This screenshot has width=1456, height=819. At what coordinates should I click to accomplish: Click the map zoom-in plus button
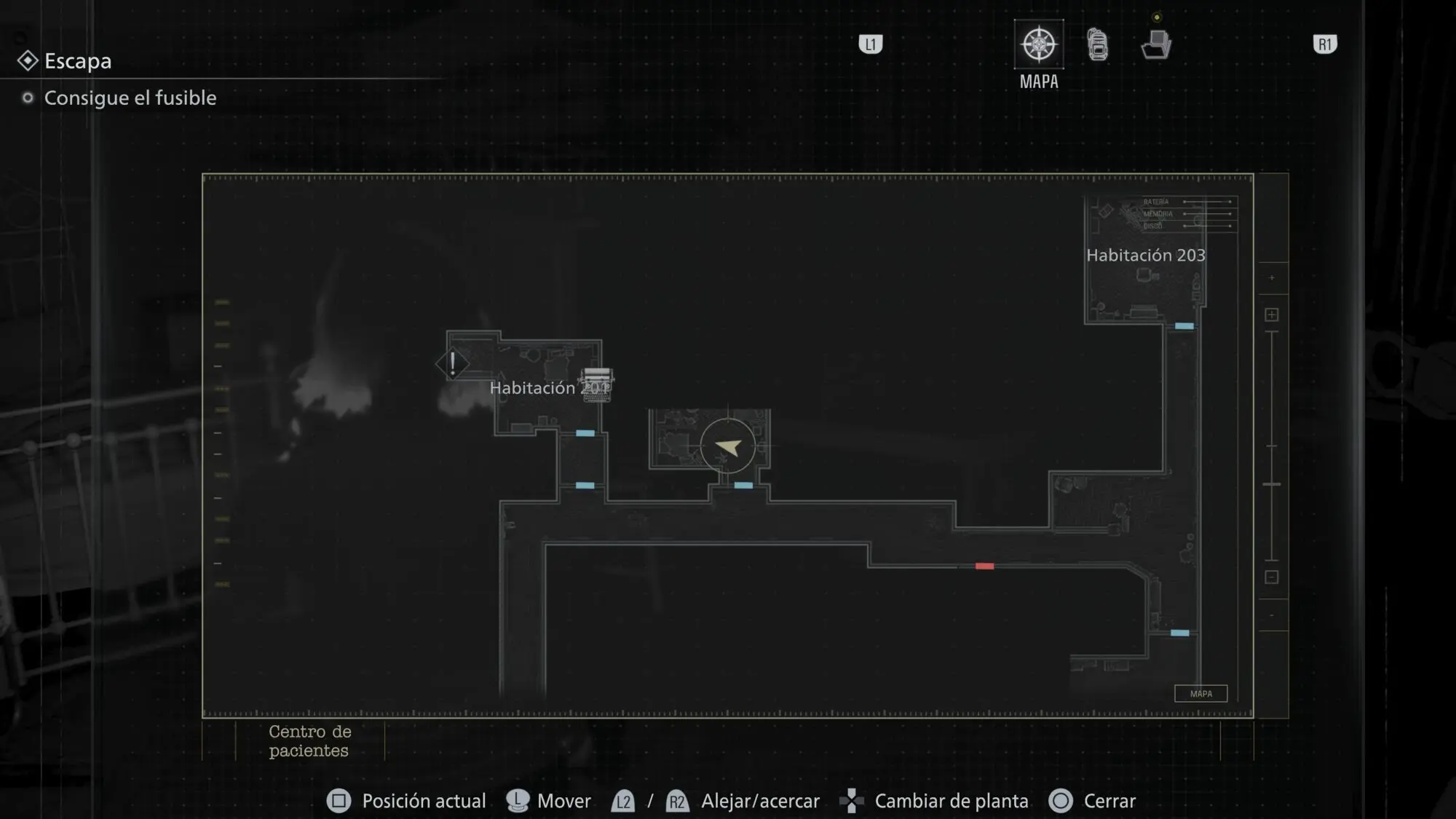[1272, 314]
